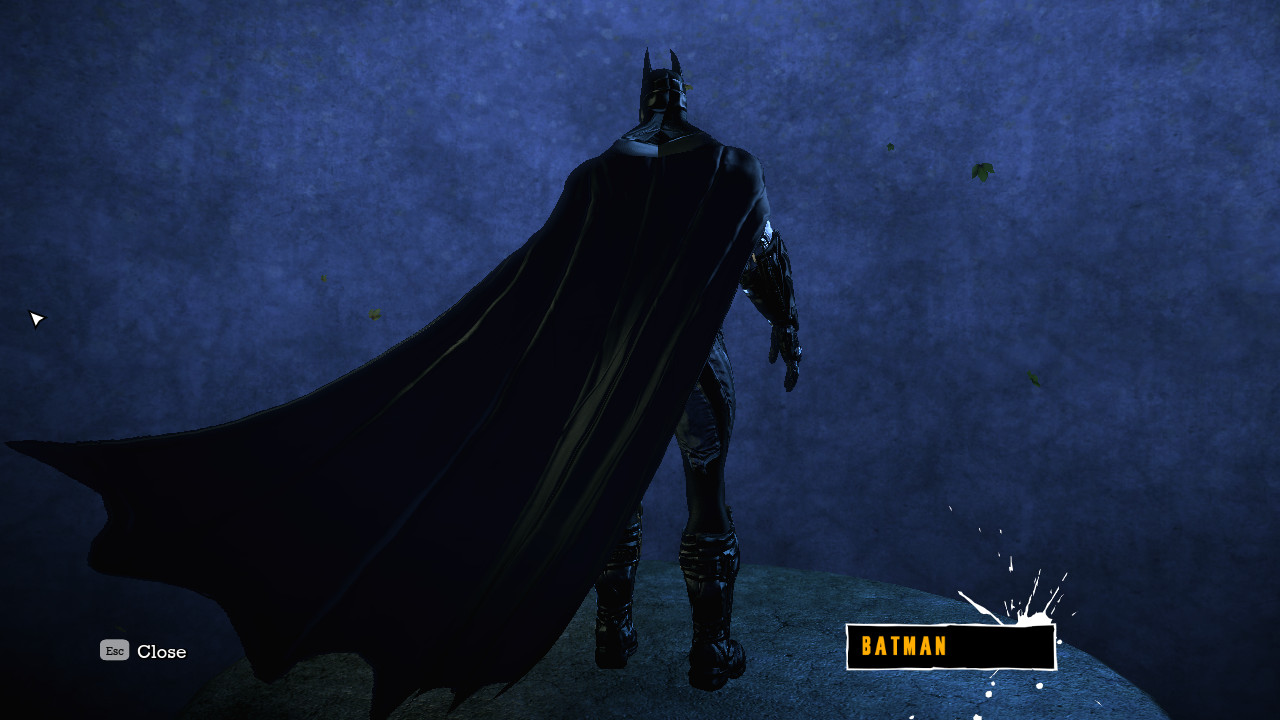
Task: Click the Esc key indicator icon
Action: click(113, 650)
